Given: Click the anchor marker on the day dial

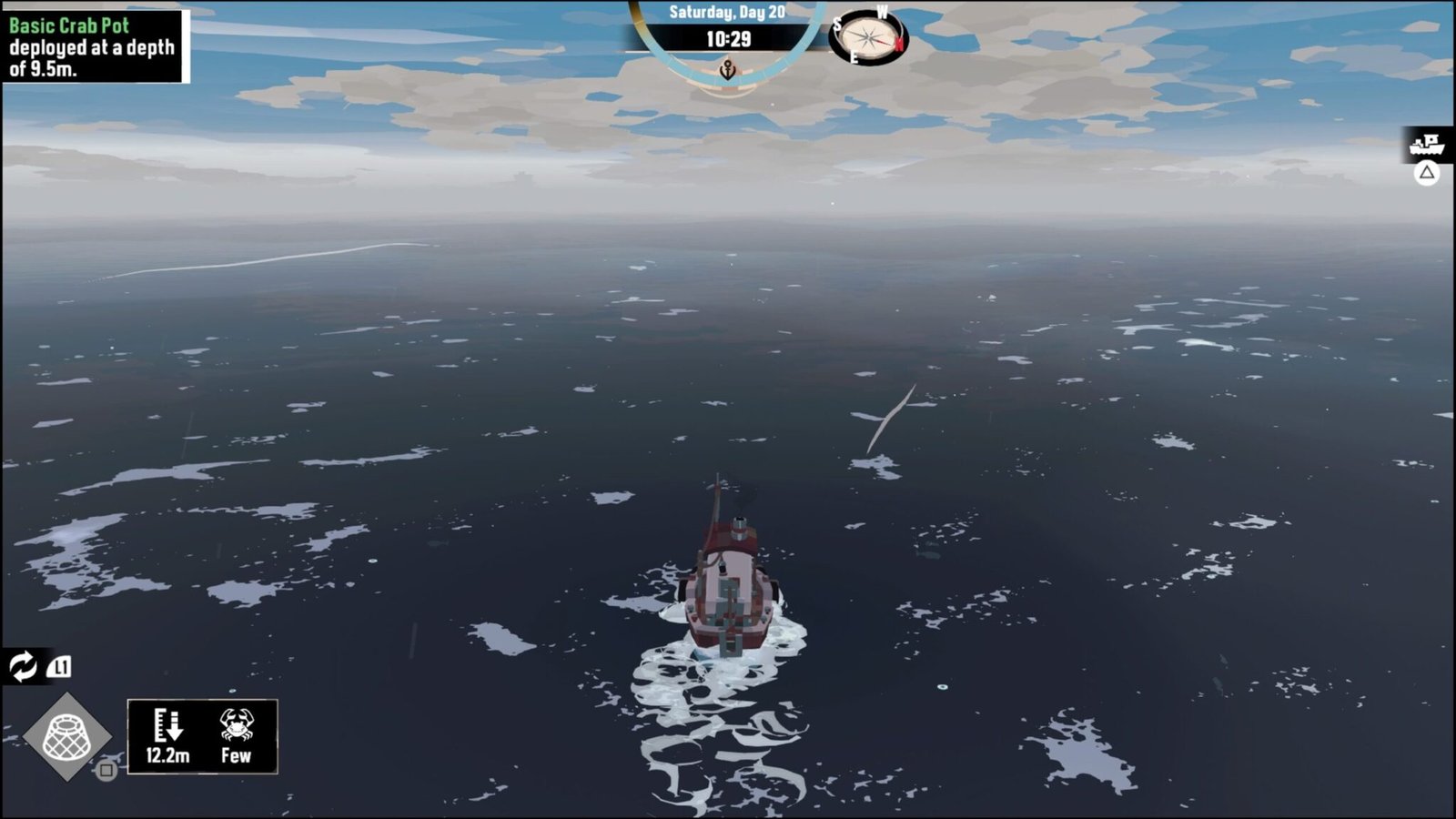Looking at the screenshot, I should (x=727, y=69).
